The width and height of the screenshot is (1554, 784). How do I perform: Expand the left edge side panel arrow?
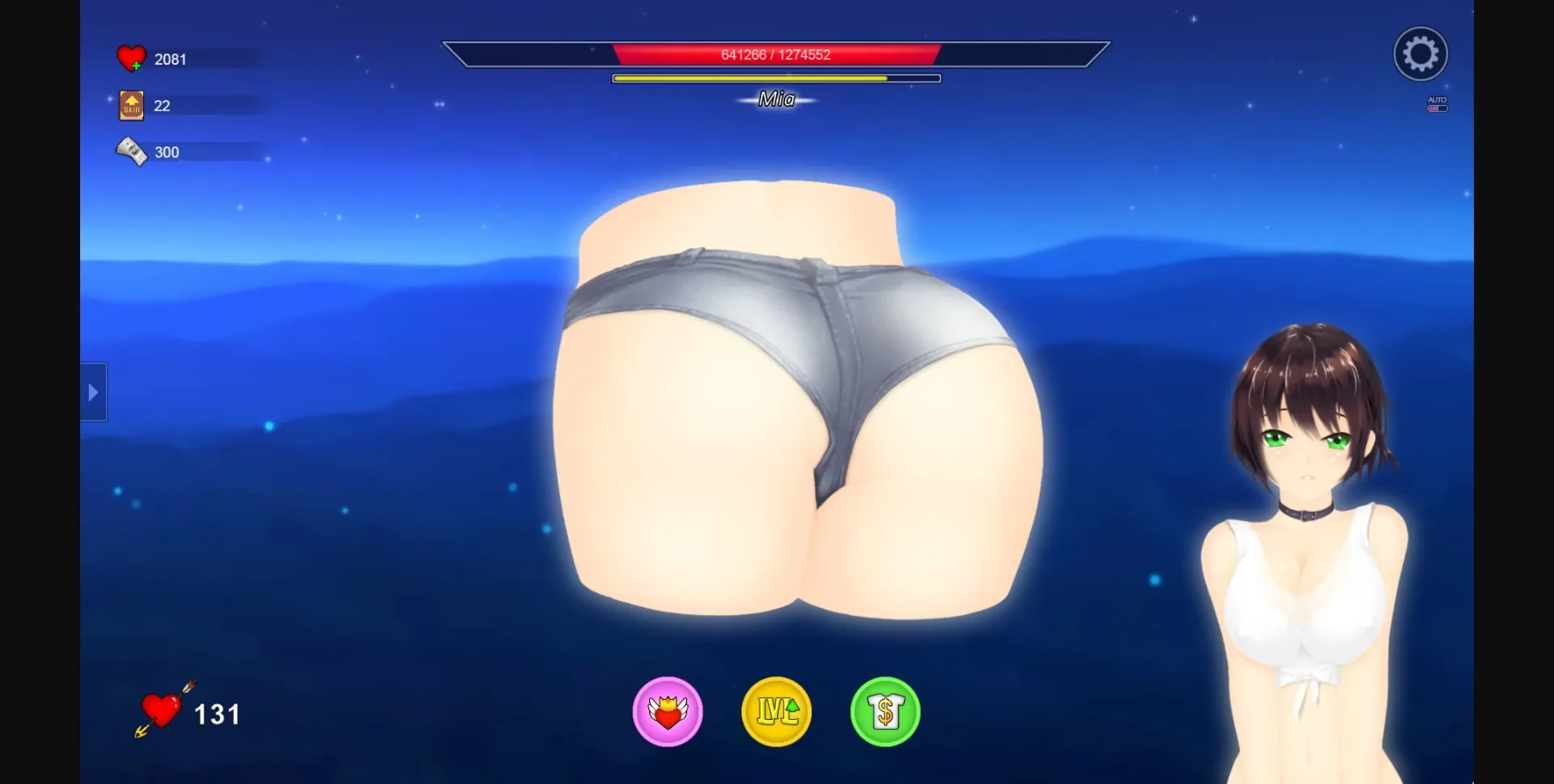coord(92,392)
